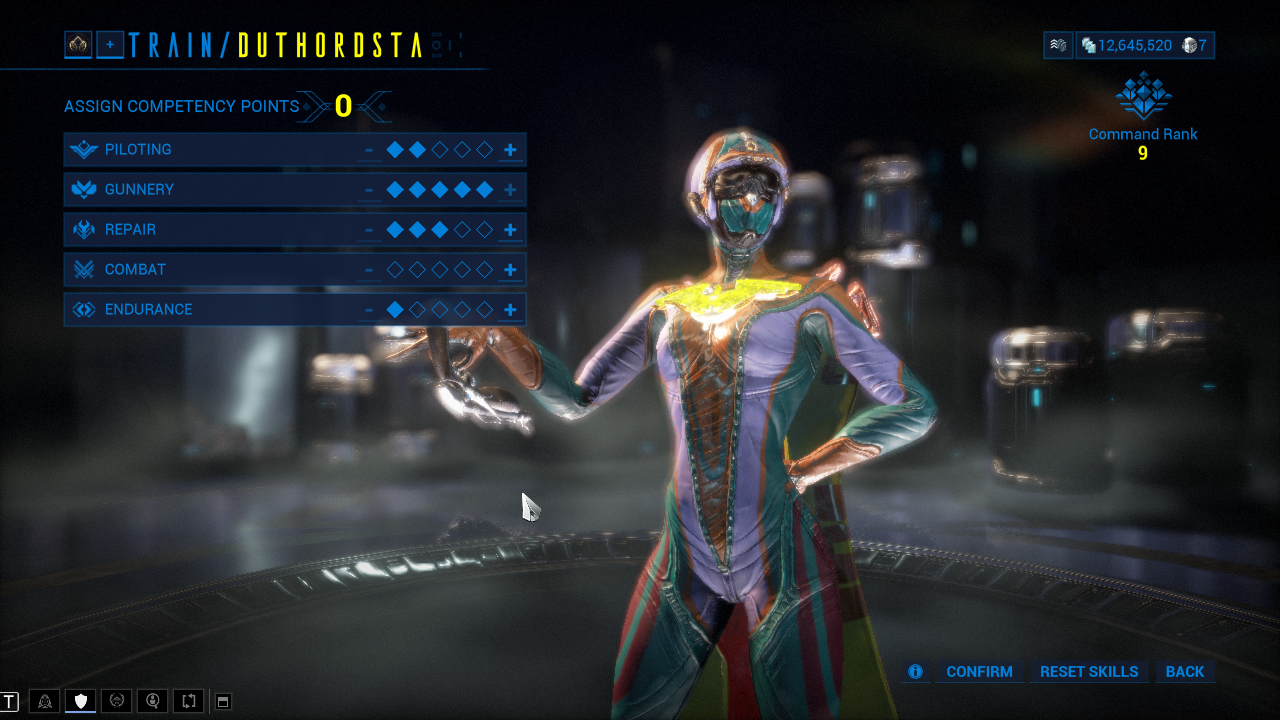Add a point to Piloting with its plus button
This screenshot has width=1280, height=720.
pos(510,149)
